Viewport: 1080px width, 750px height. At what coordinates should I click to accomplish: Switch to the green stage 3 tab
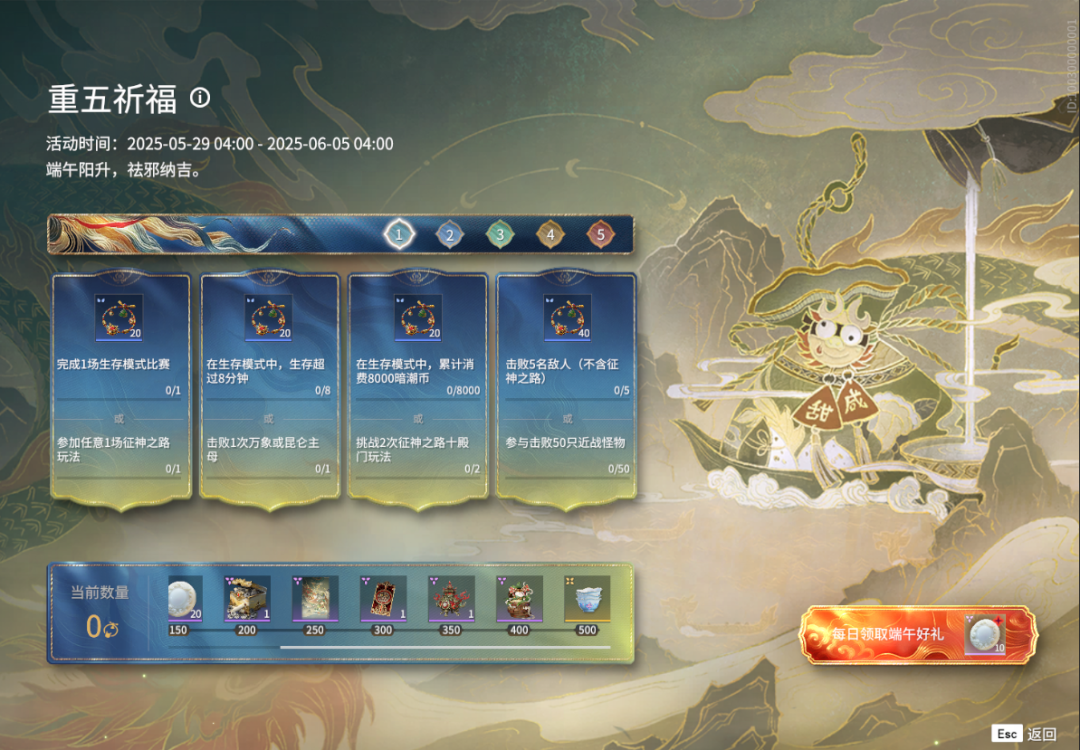(498, 235)
